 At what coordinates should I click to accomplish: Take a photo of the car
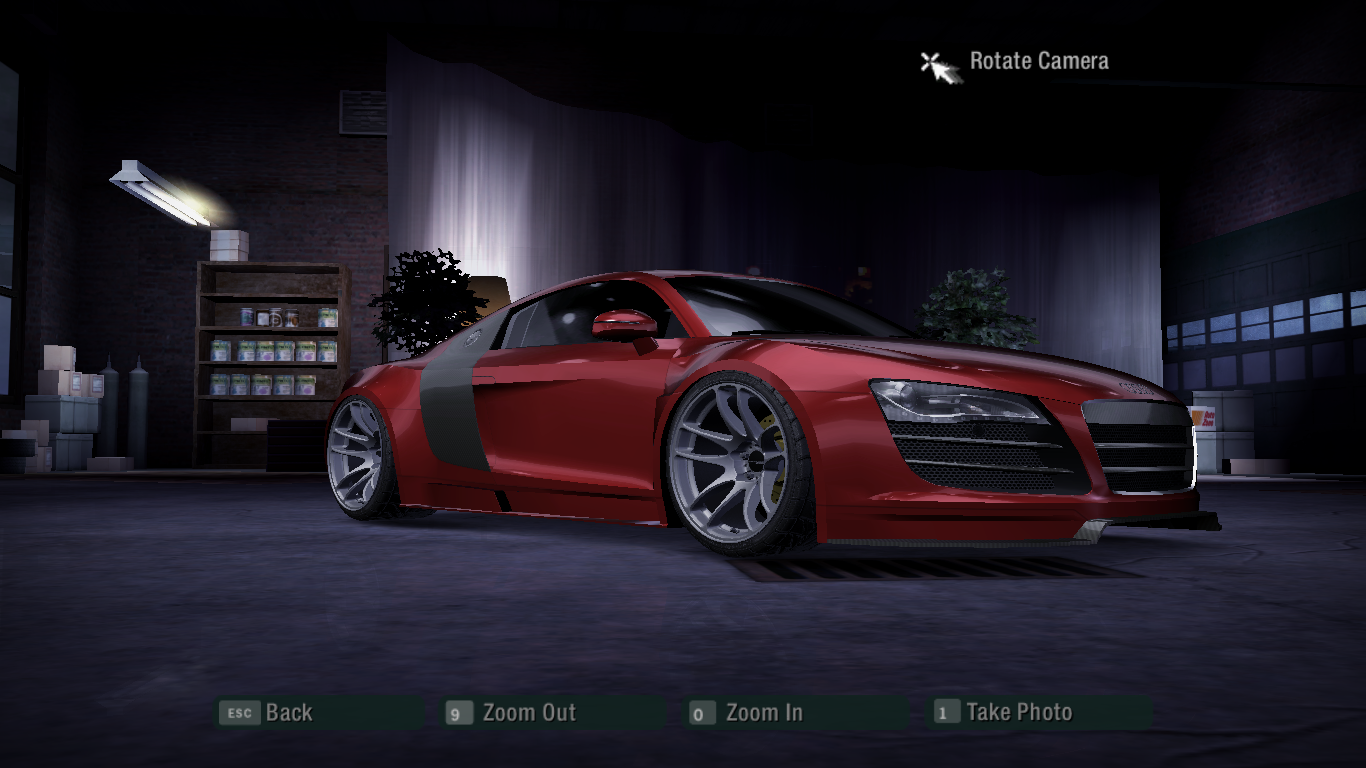tap(1018, 713)
